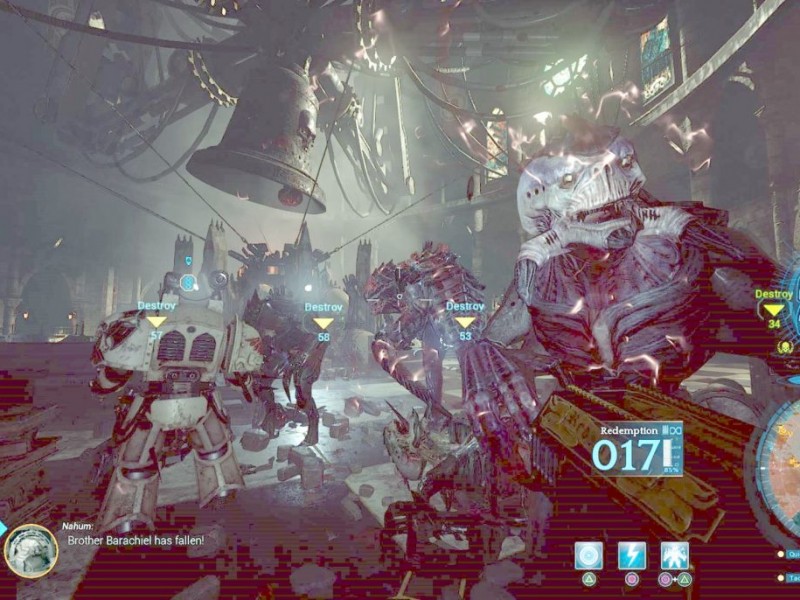Image resolution: width=800 pixels, height=600 pixels.
Task: Activate the circular target ability icon
Action: (x=589, y=556)
